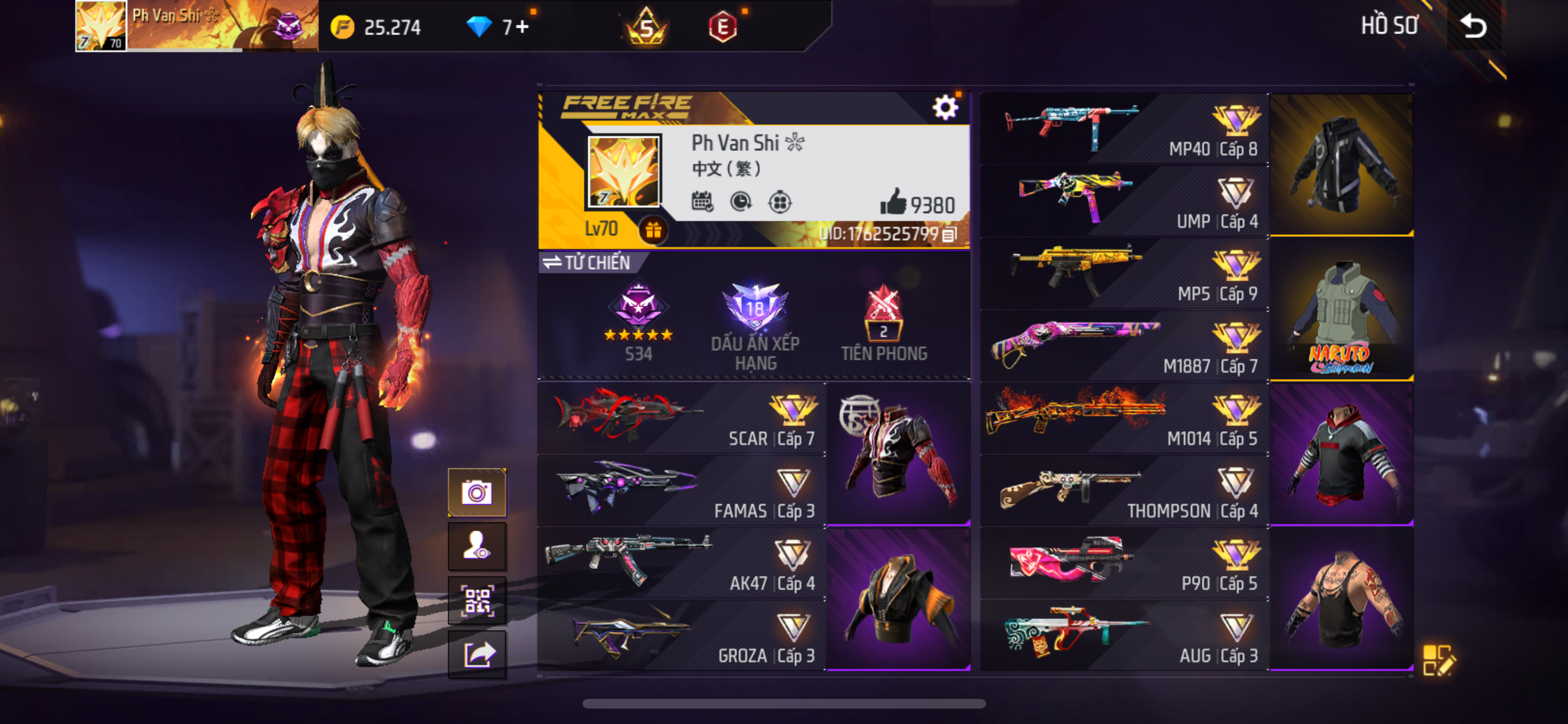View the character profile silhouette button
The image size is (1568, 724).
[x=477, y=546]
